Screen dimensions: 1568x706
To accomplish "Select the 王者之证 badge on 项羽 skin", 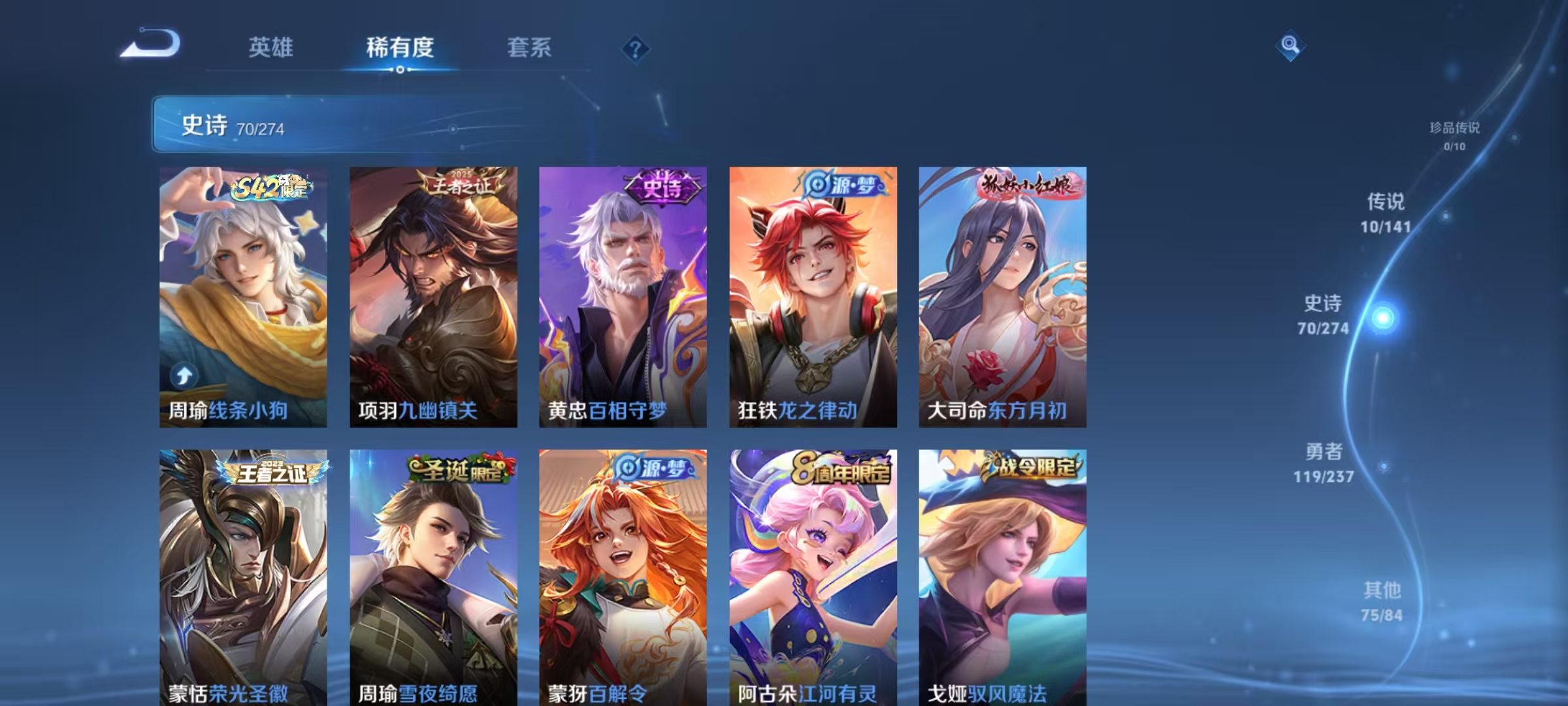I will (x=460, y=186).
